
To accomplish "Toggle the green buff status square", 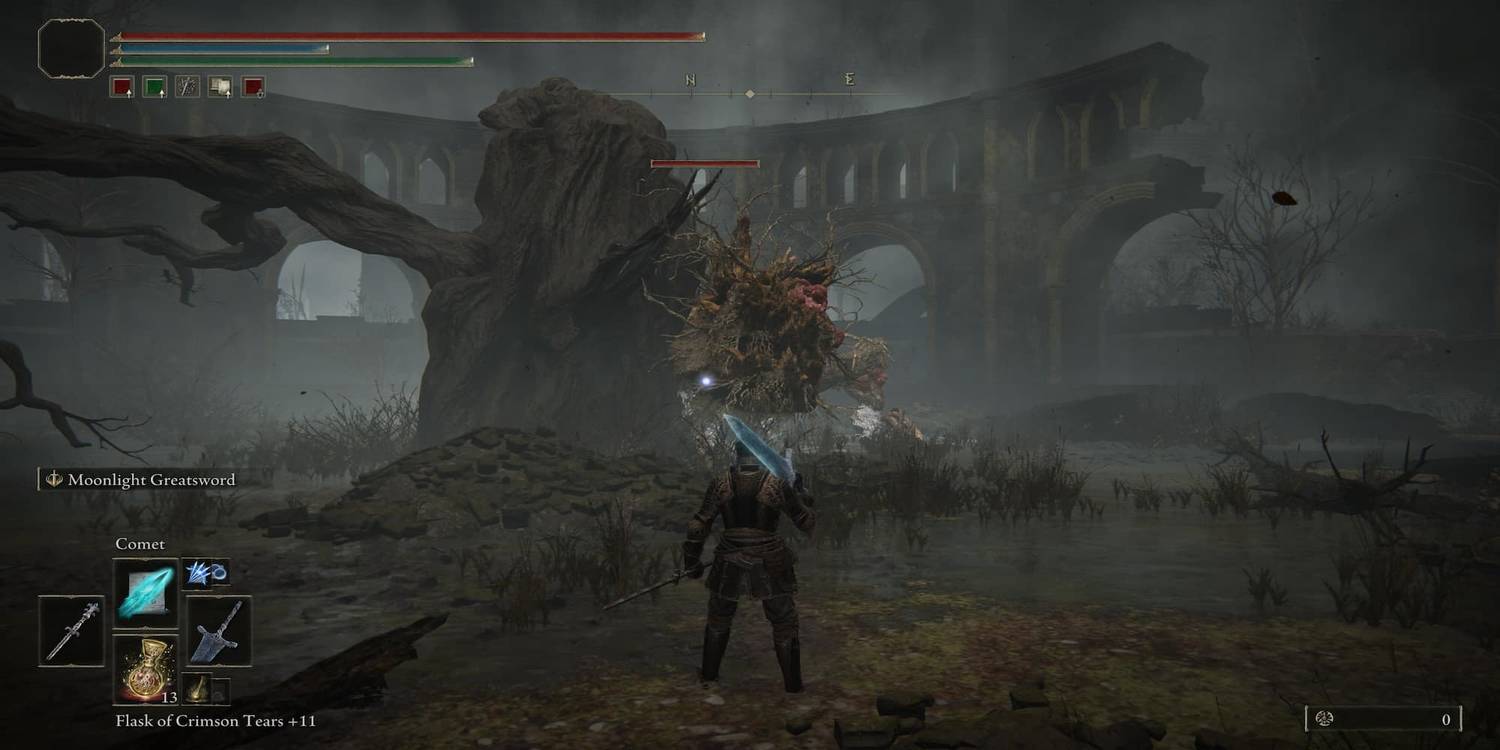I will click(156, 87).
